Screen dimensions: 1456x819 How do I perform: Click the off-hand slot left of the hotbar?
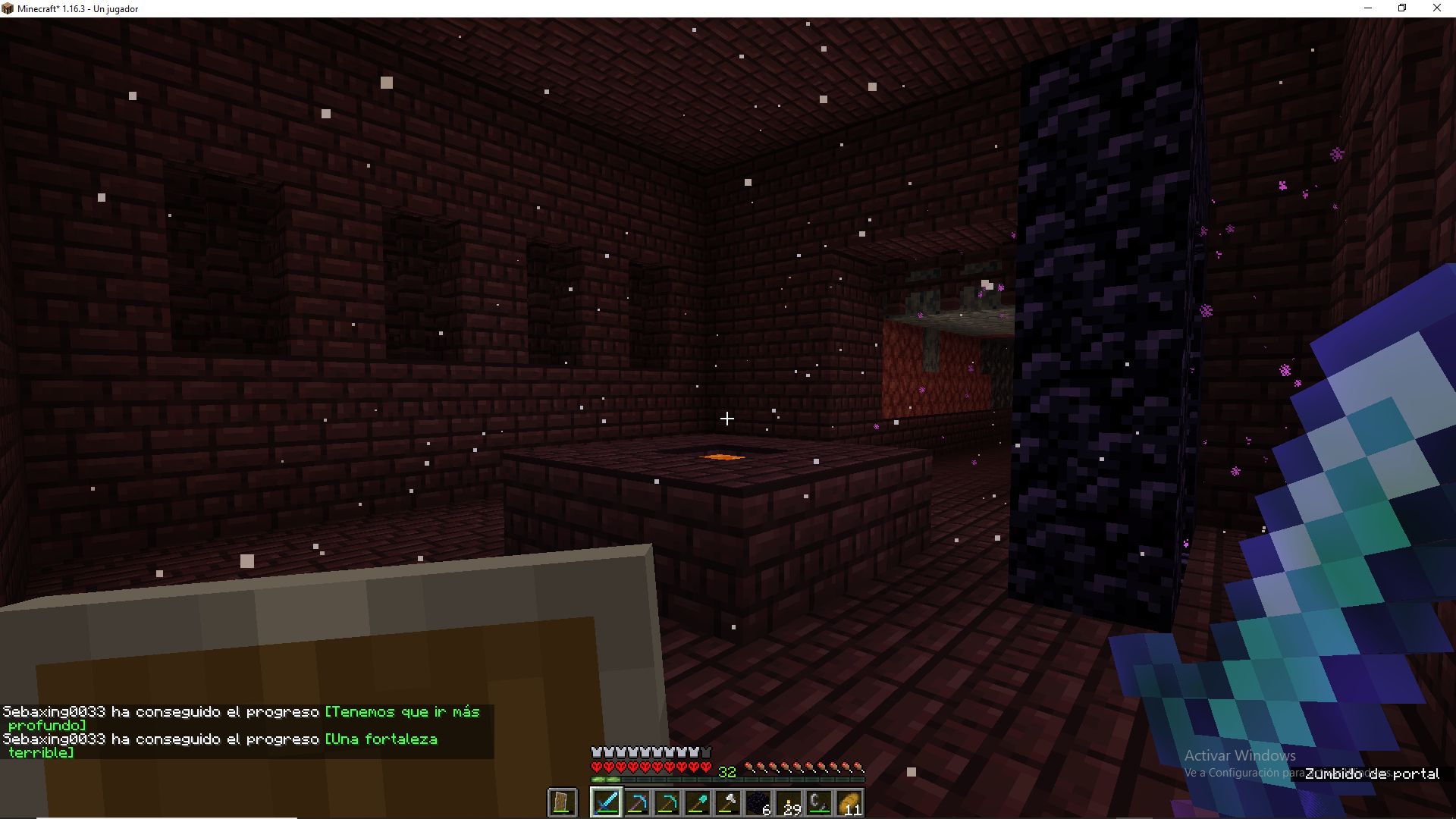[562, 802]
